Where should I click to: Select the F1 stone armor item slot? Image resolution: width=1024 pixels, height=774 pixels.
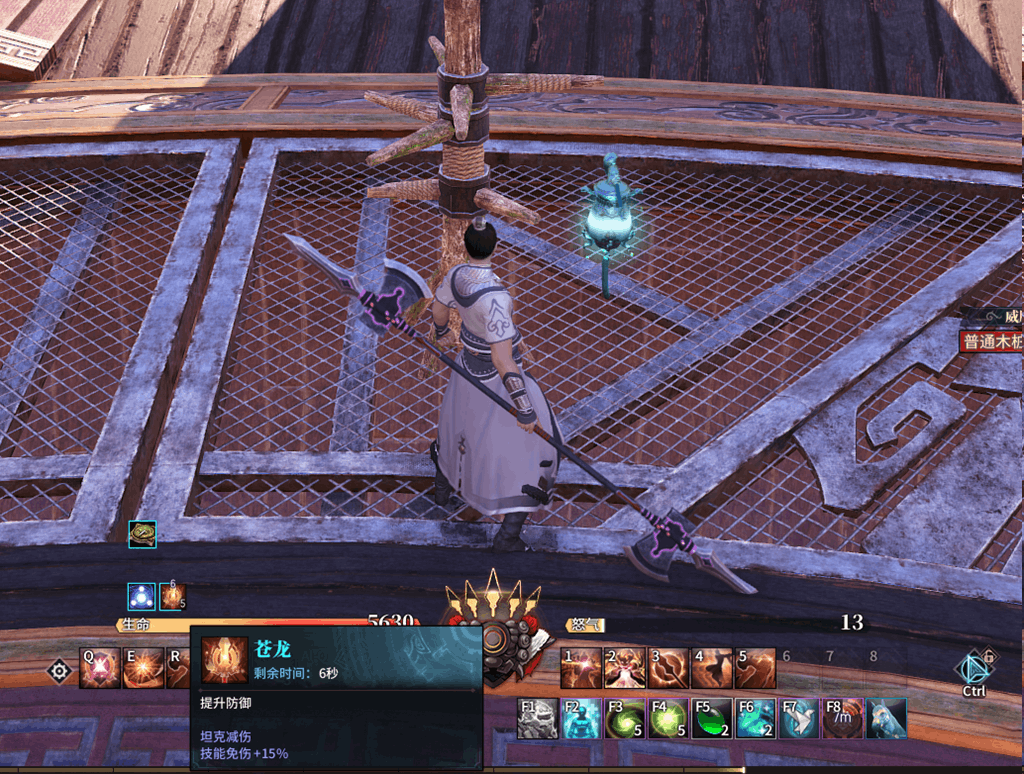537,718
